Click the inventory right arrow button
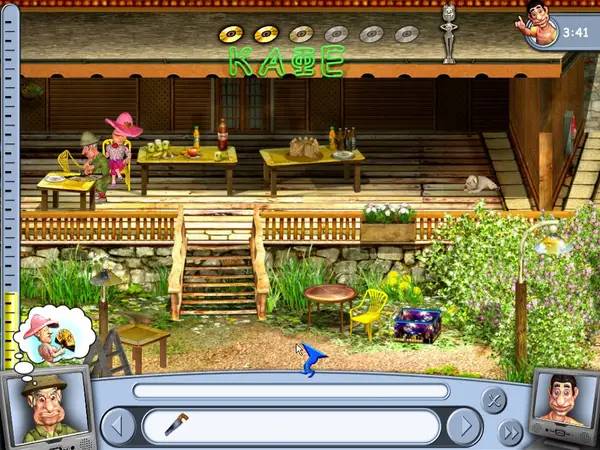 (462, 426)
